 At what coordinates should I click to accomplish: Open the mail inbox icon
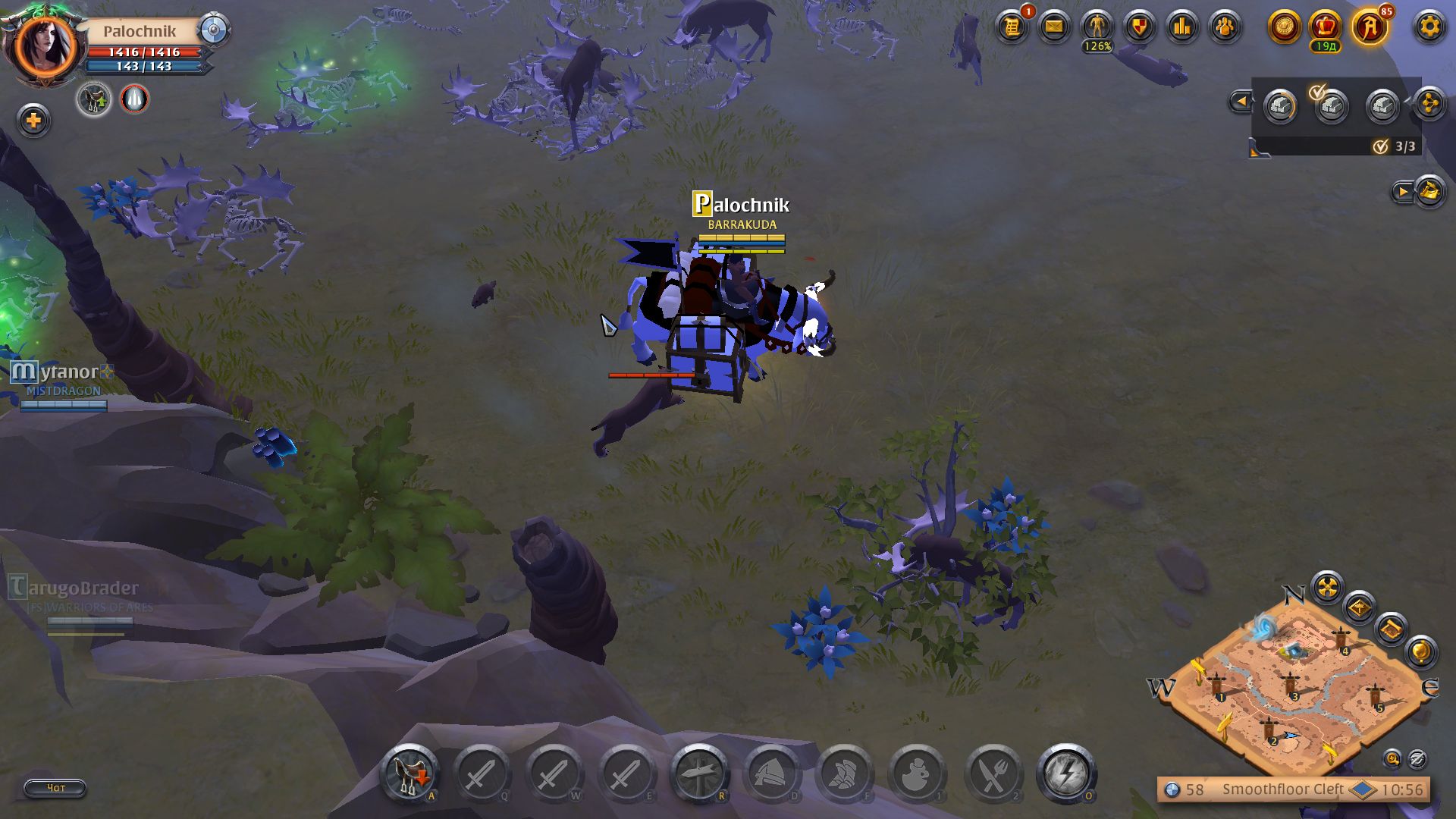click(x=1054, y=27)
